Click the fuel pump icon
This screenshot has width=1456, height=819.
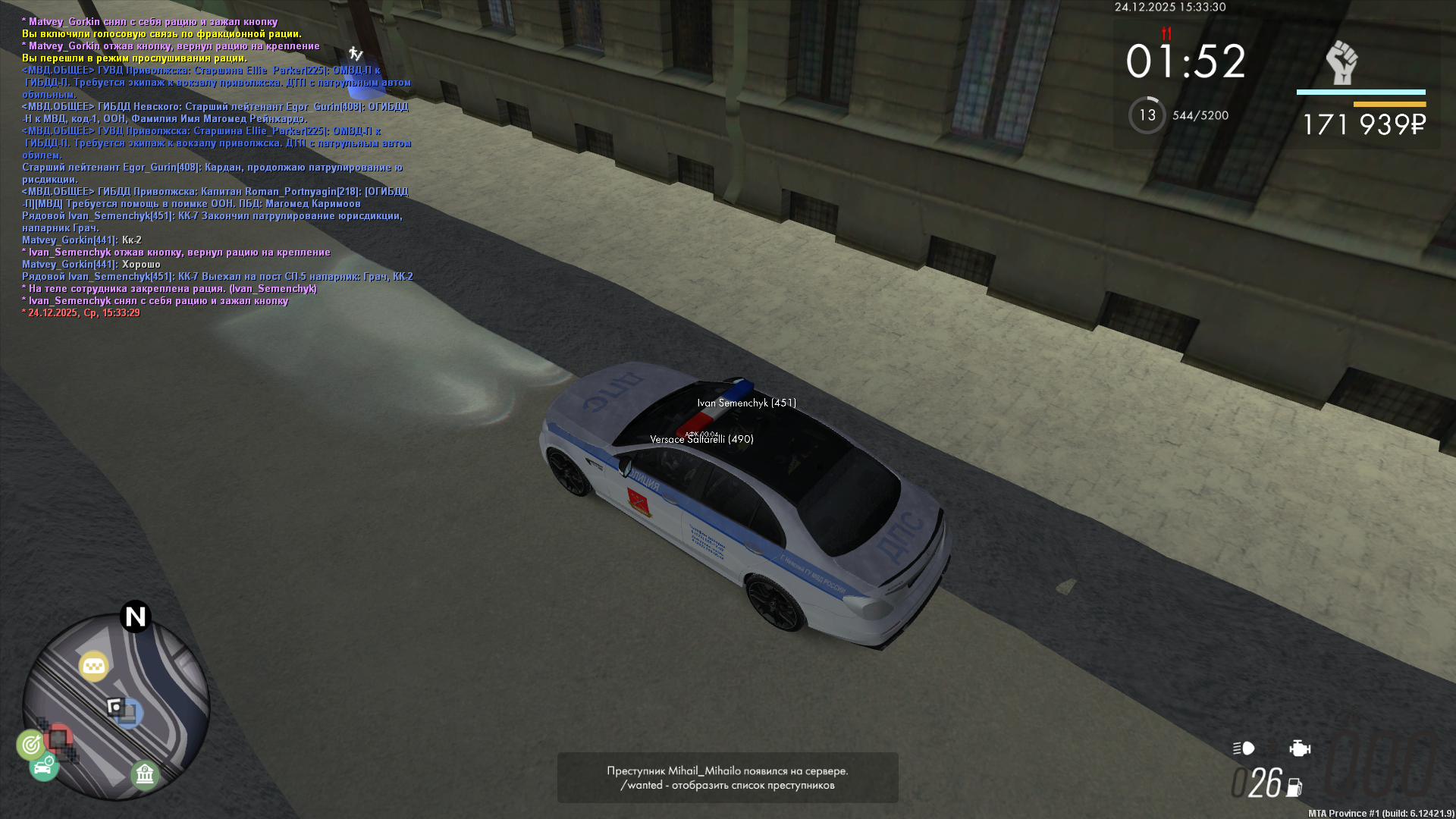pos(1294,789)
